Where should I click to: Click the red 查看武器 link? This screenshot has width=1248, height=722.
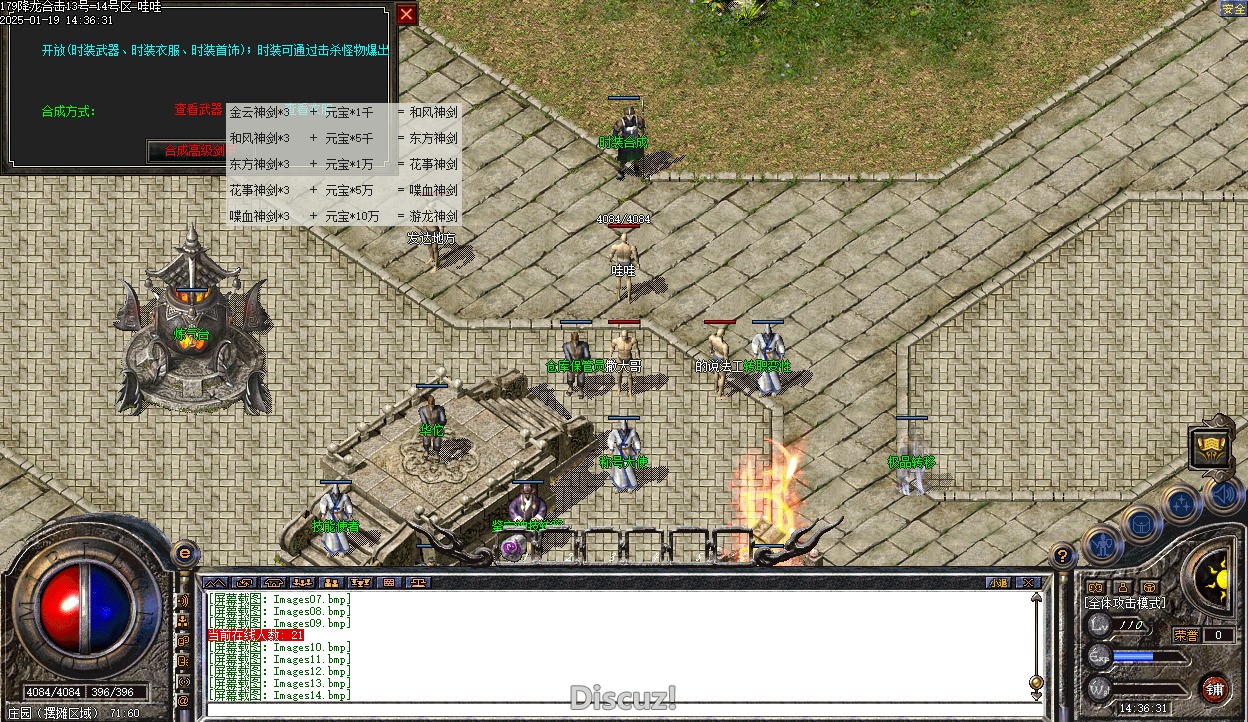(198, 110)
